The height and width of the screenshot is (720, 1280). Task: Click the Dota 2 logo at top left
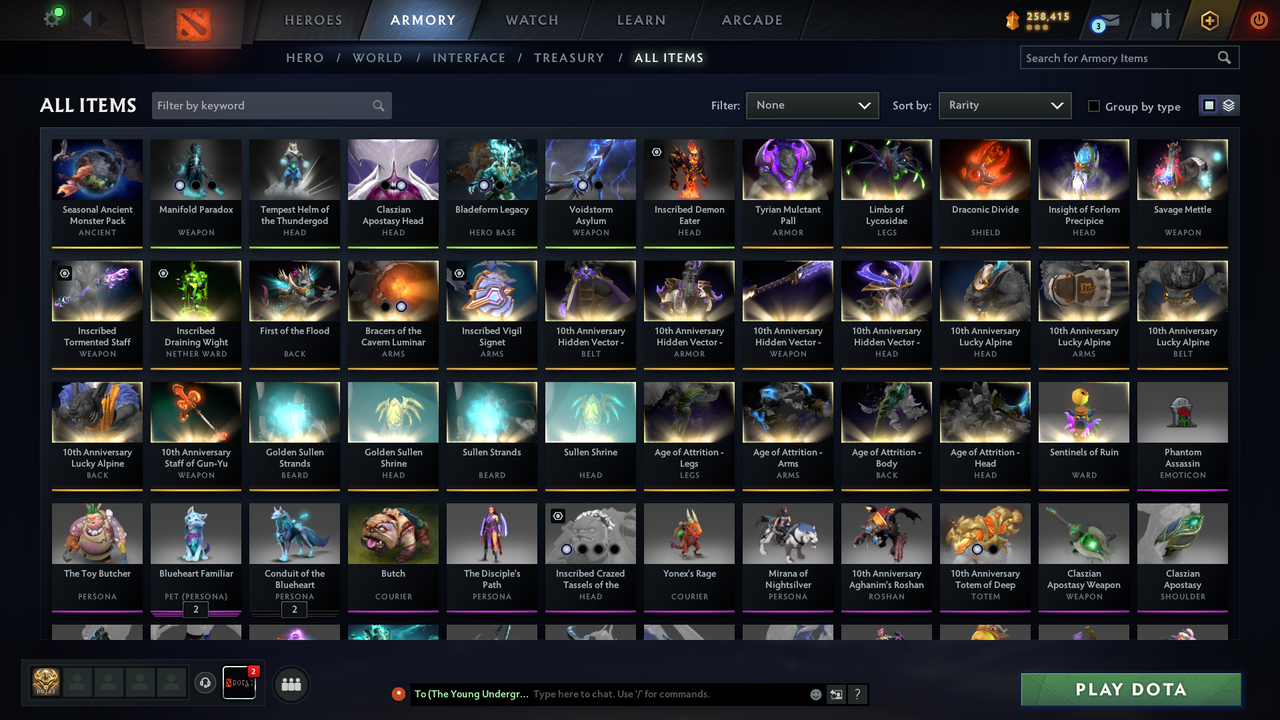pyautogui.click(x=195, y=22)
